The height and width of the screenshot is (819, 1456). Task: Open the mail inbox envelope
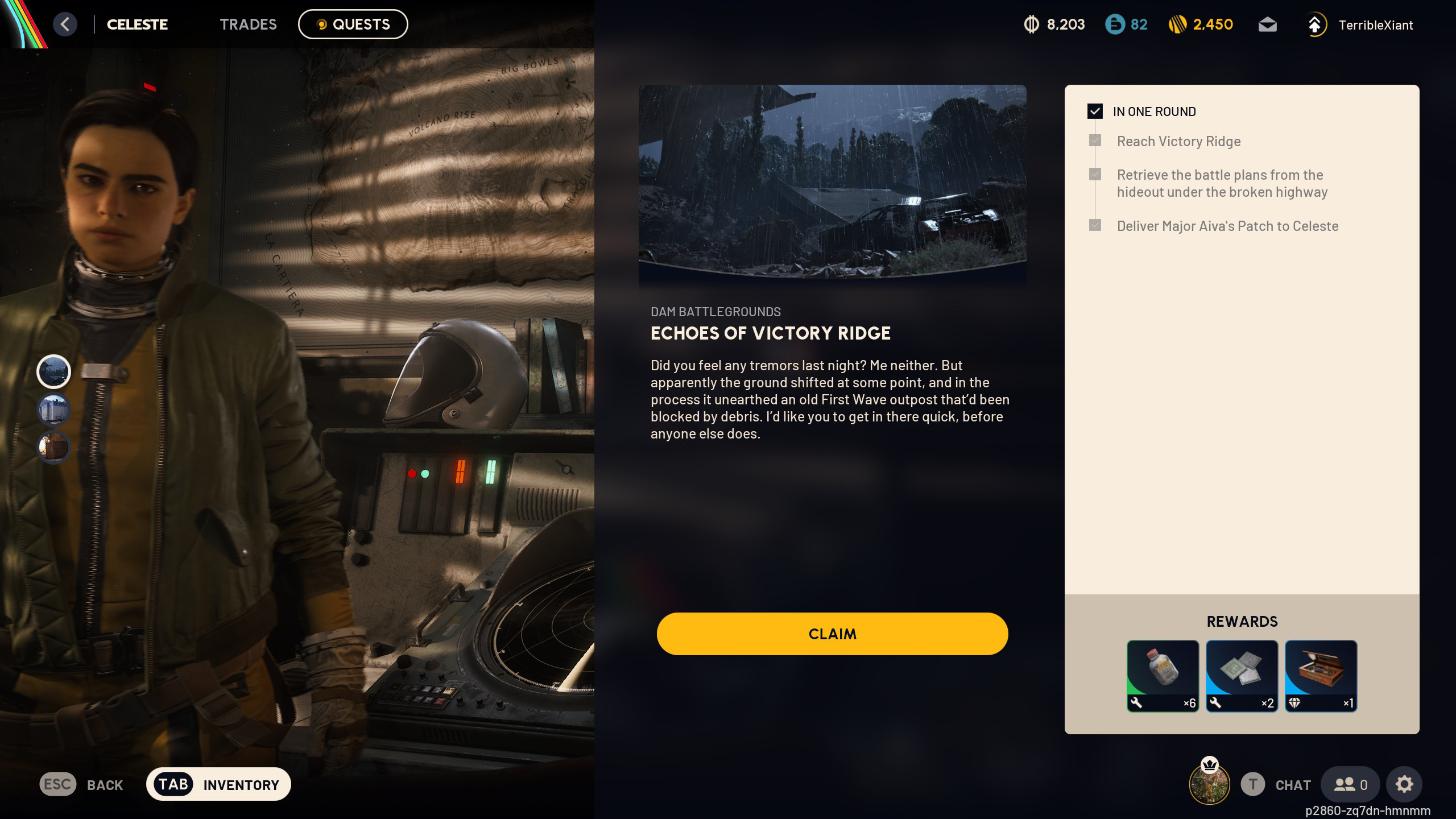point(1267,25)
